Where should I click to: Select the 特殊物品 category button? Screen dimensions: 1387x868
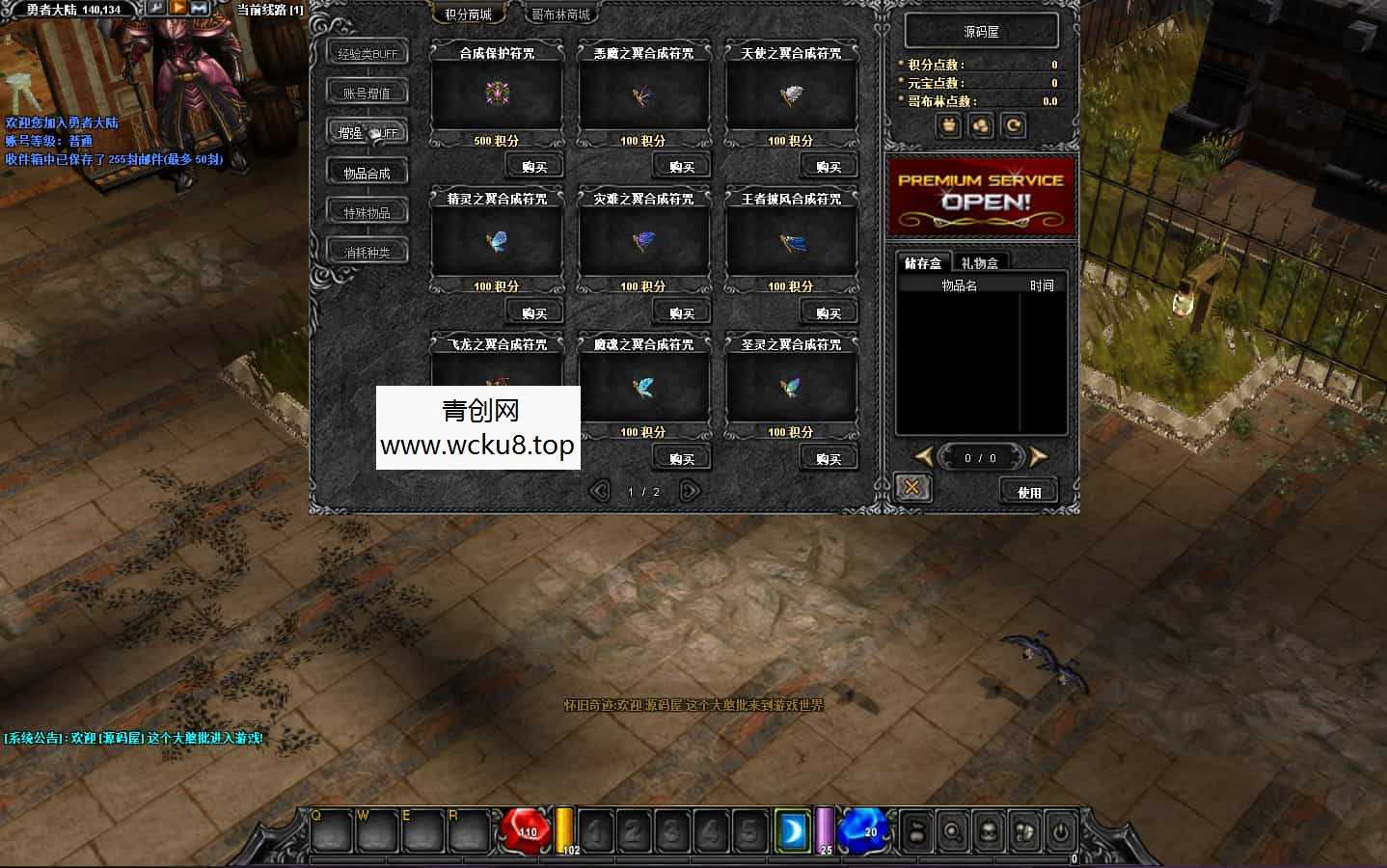pos(367,210)
